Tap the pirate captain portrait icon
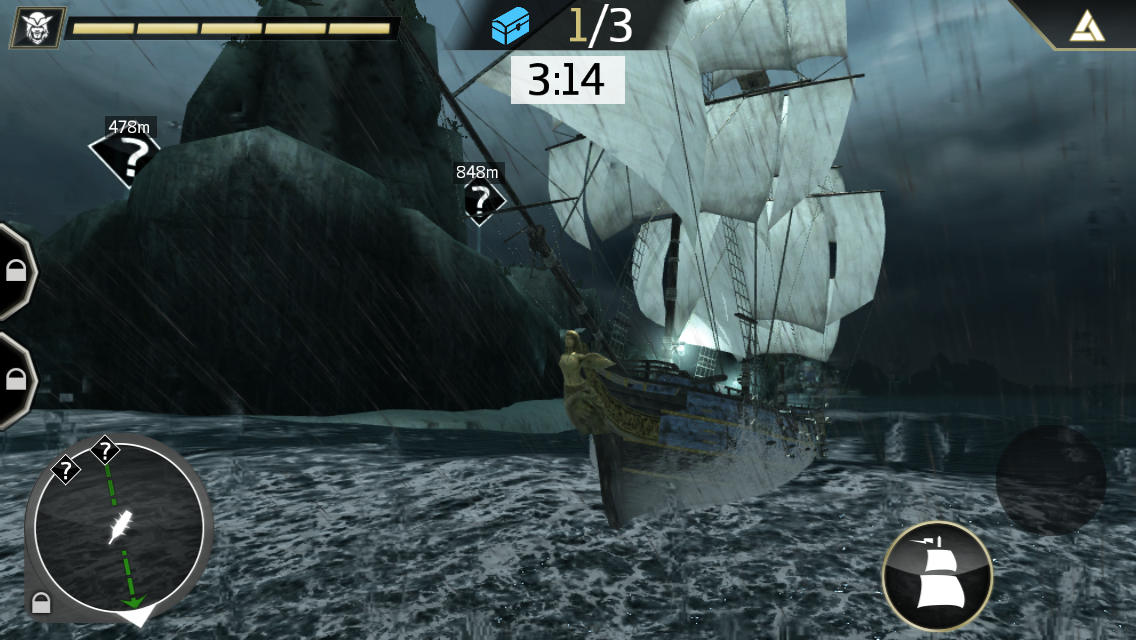 pos(37,27)
